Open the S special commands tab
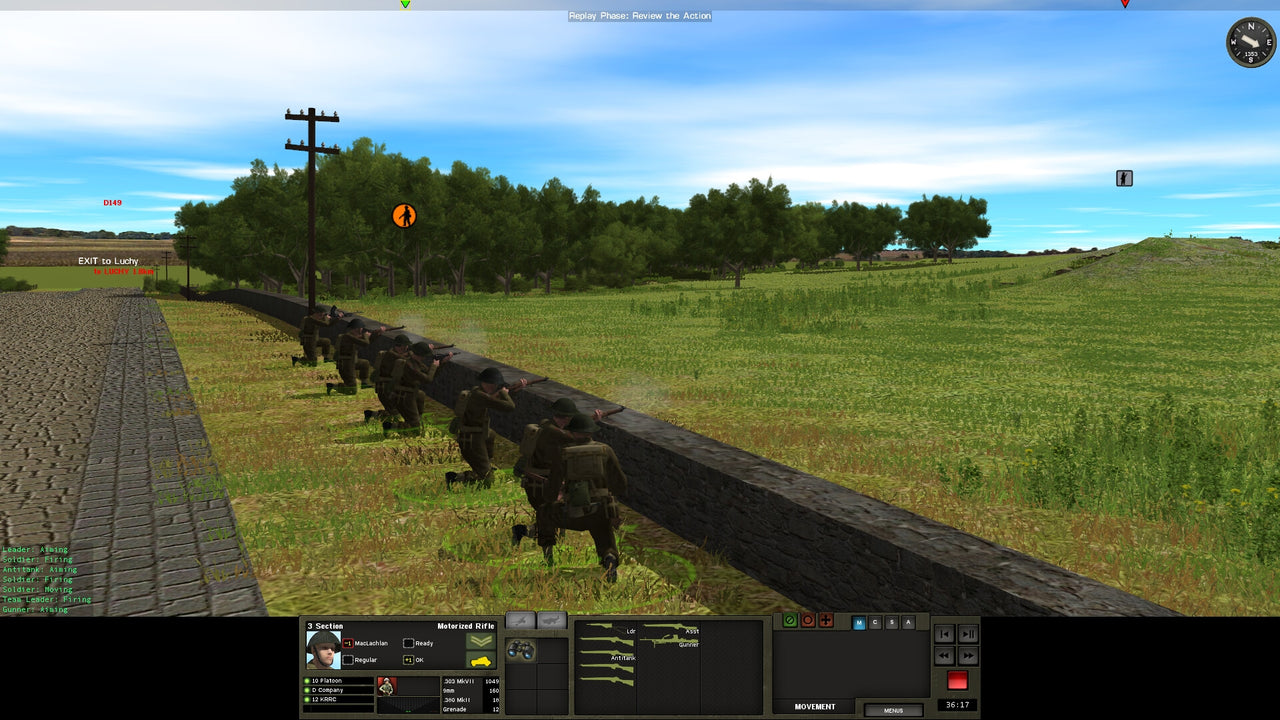Image resolution: width=1280 pixels, height=720 pixels. (891, 622)
